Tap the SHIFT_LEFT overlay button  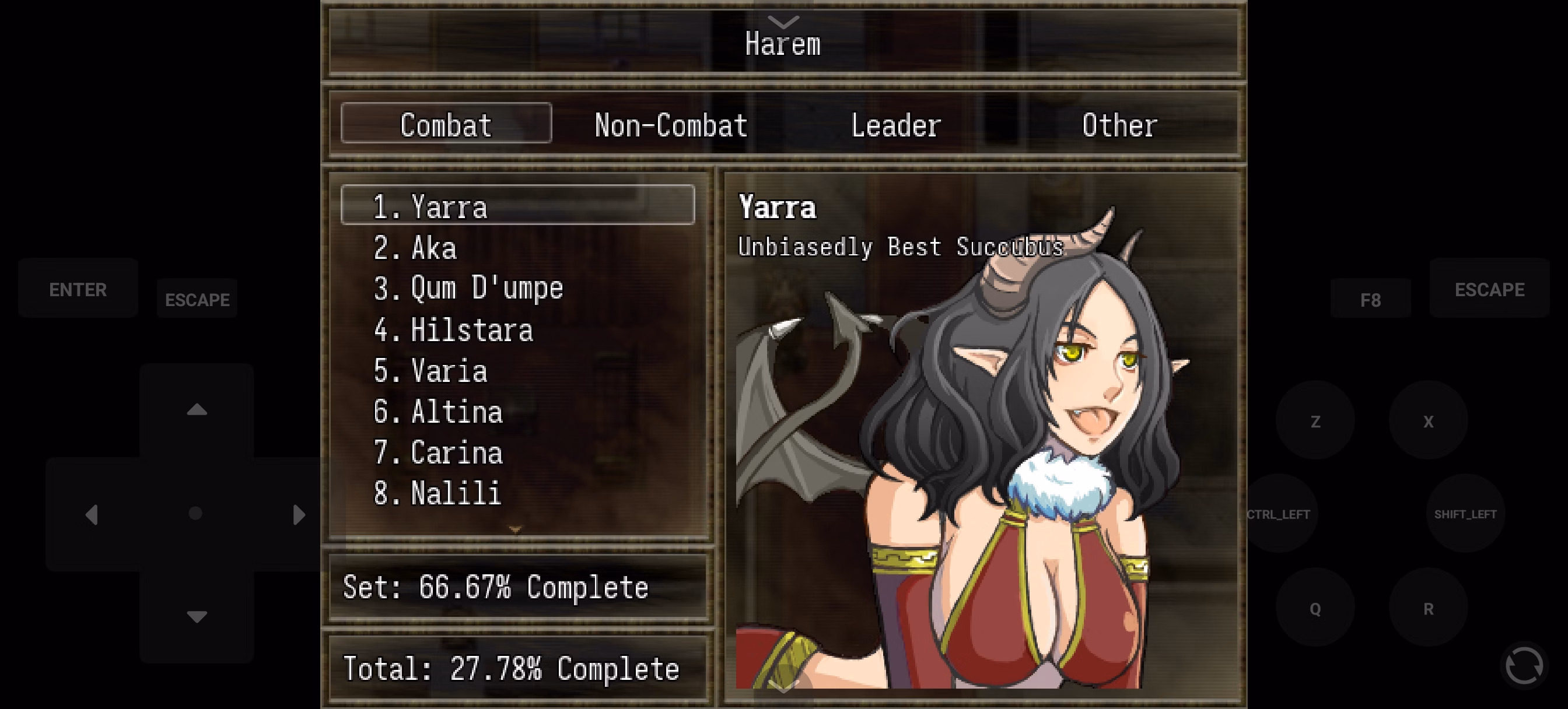pos(1465,514)
